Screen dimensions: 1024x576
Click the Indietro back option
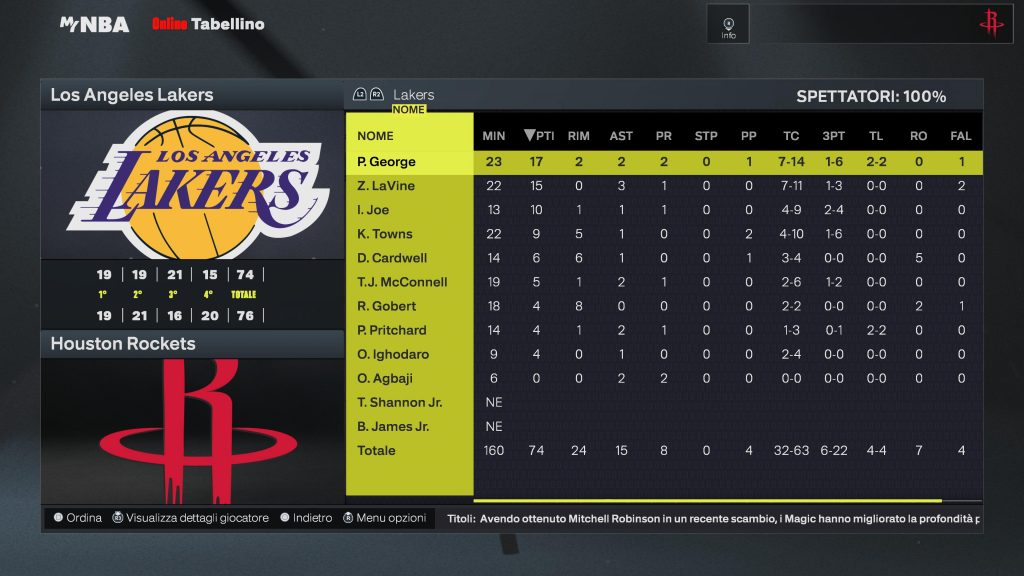click(x=306, y=518)
